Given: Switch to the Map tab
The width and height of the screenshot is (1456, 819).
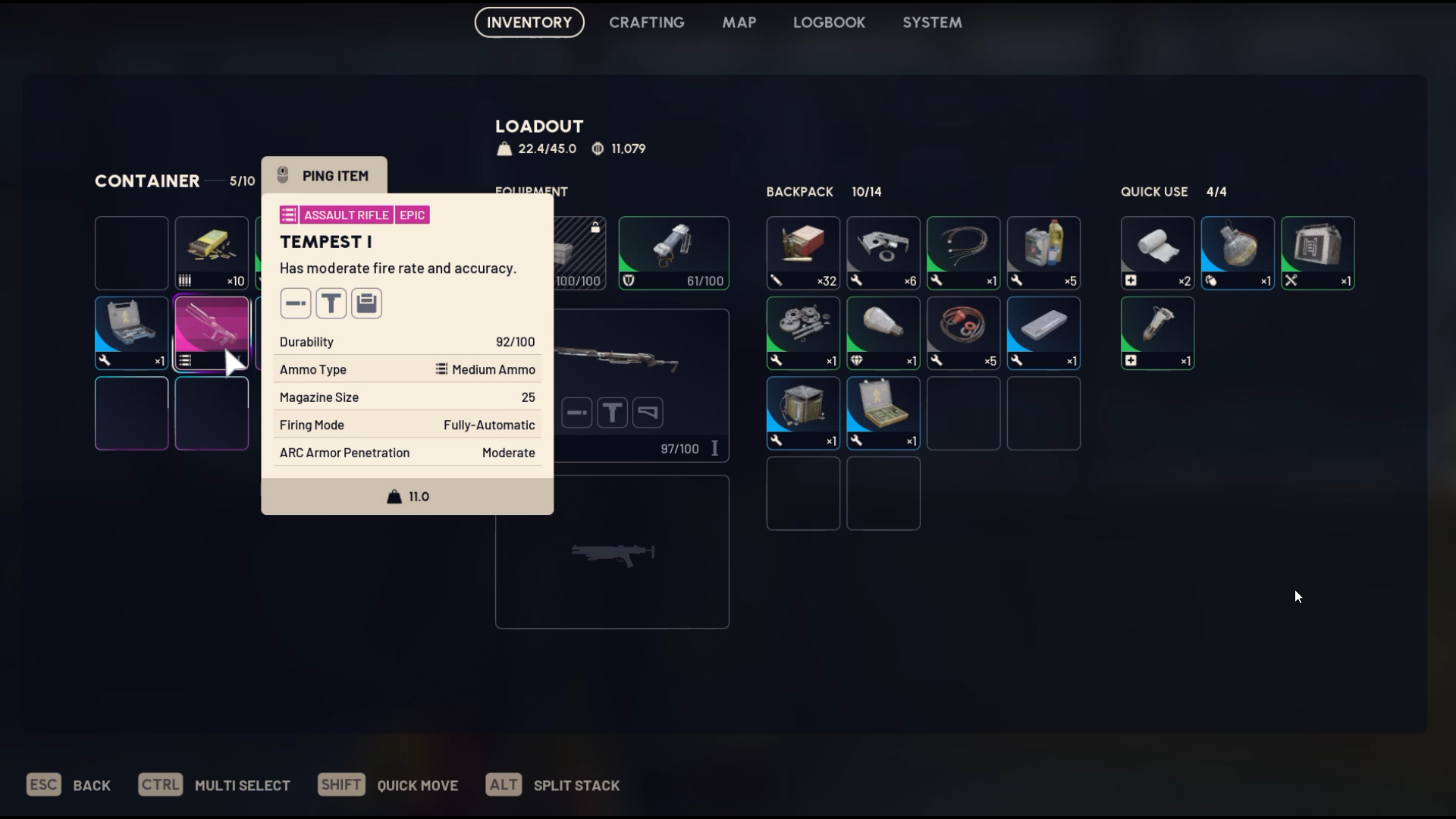Looking at the screenshot, I should coord(739,23).
